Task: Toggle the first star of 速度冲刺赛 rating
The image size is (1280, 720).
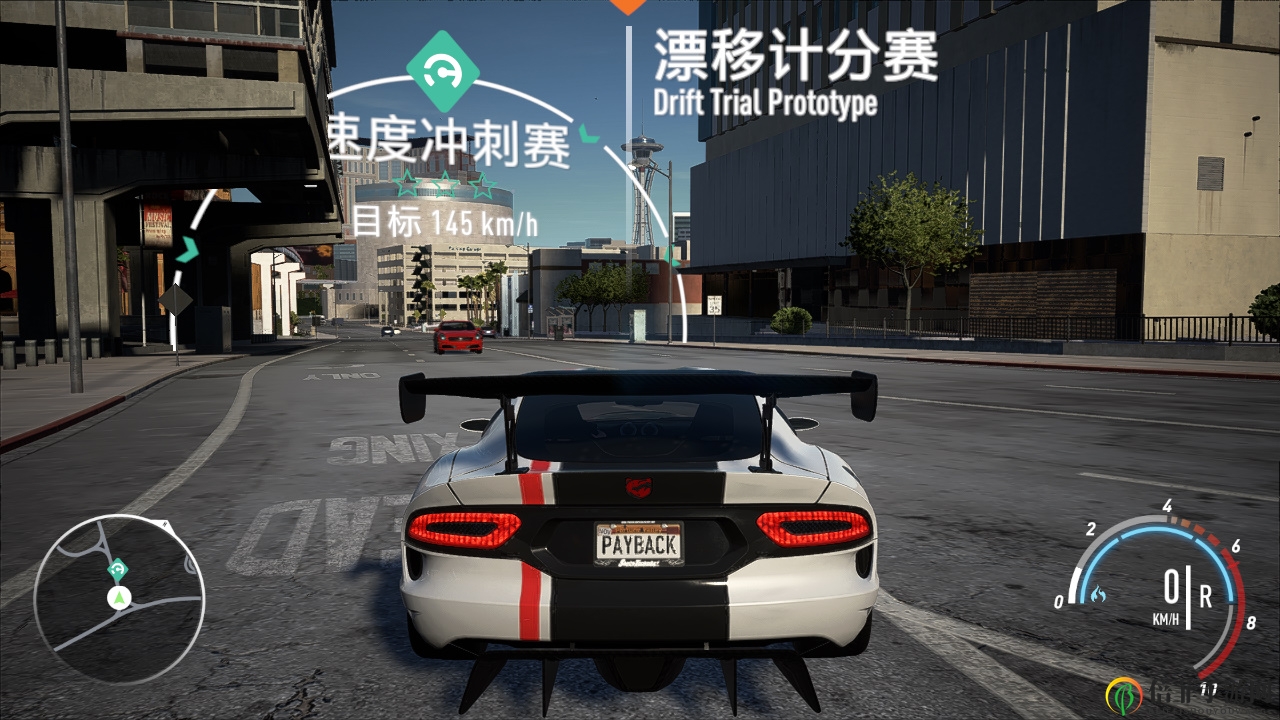Action: coord(407,183)
